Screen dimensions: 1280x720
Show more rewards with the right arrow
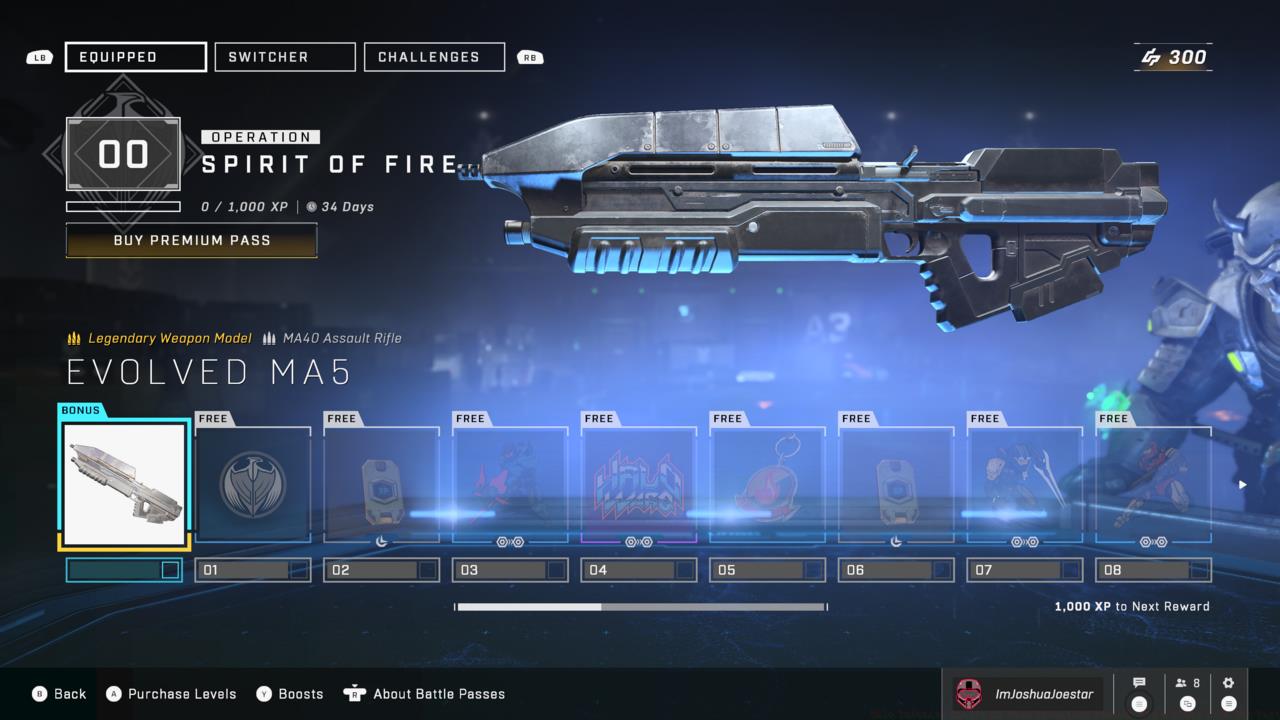[x=1243, y=485]
